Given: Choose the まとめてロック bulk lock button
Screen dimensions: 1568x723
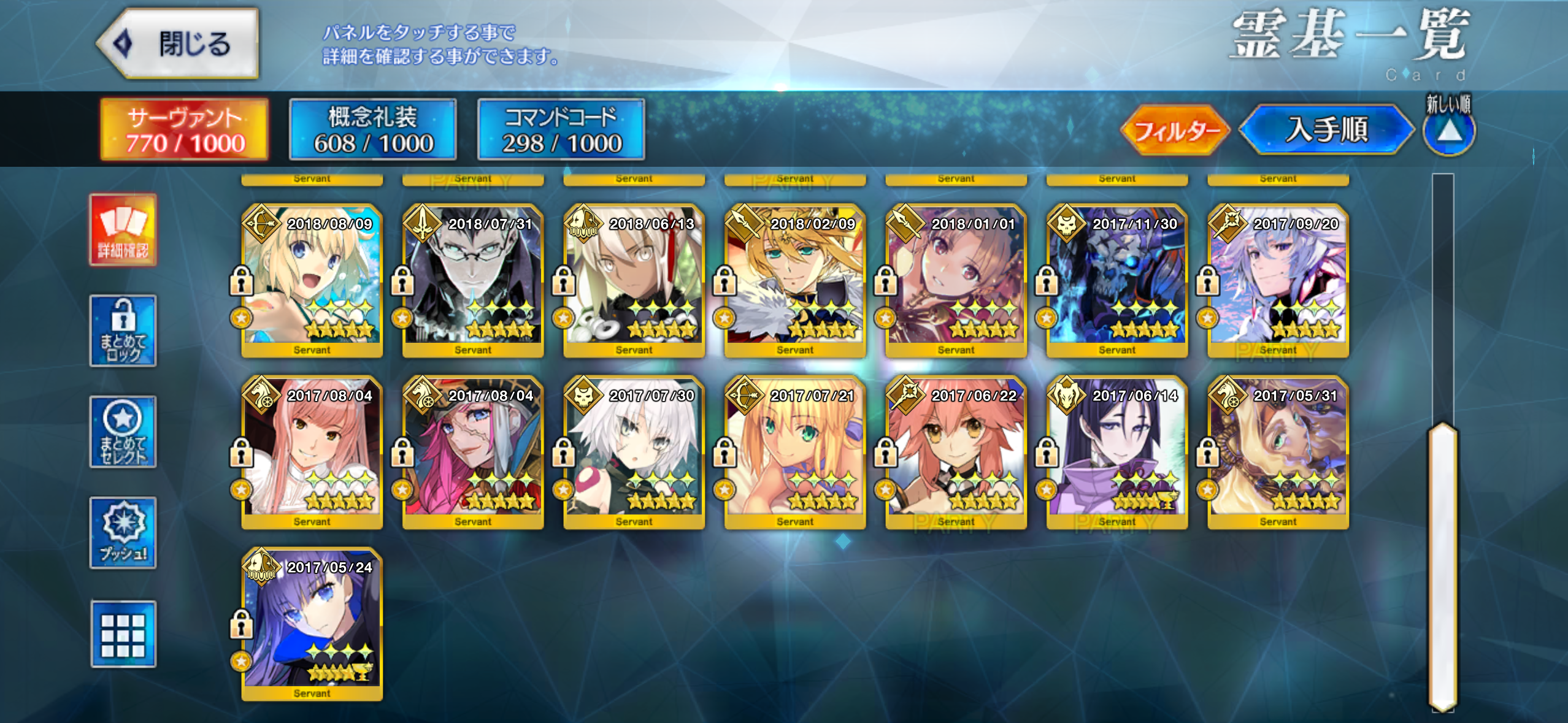Looking at the screenshot, I should coord(123,331).
